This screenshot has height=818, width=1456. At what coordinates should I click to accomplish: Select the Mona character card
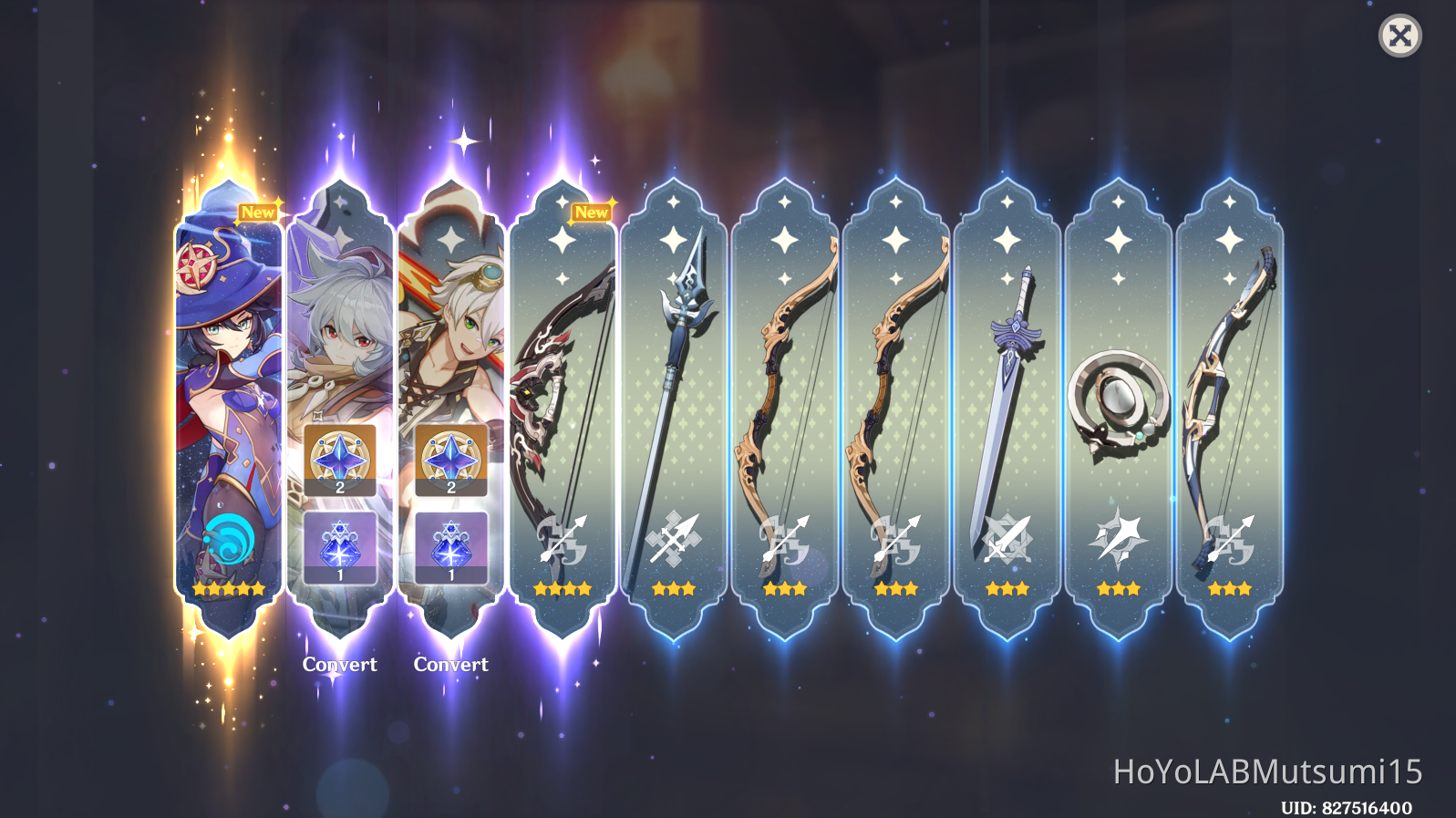click(x=227, y=392)
